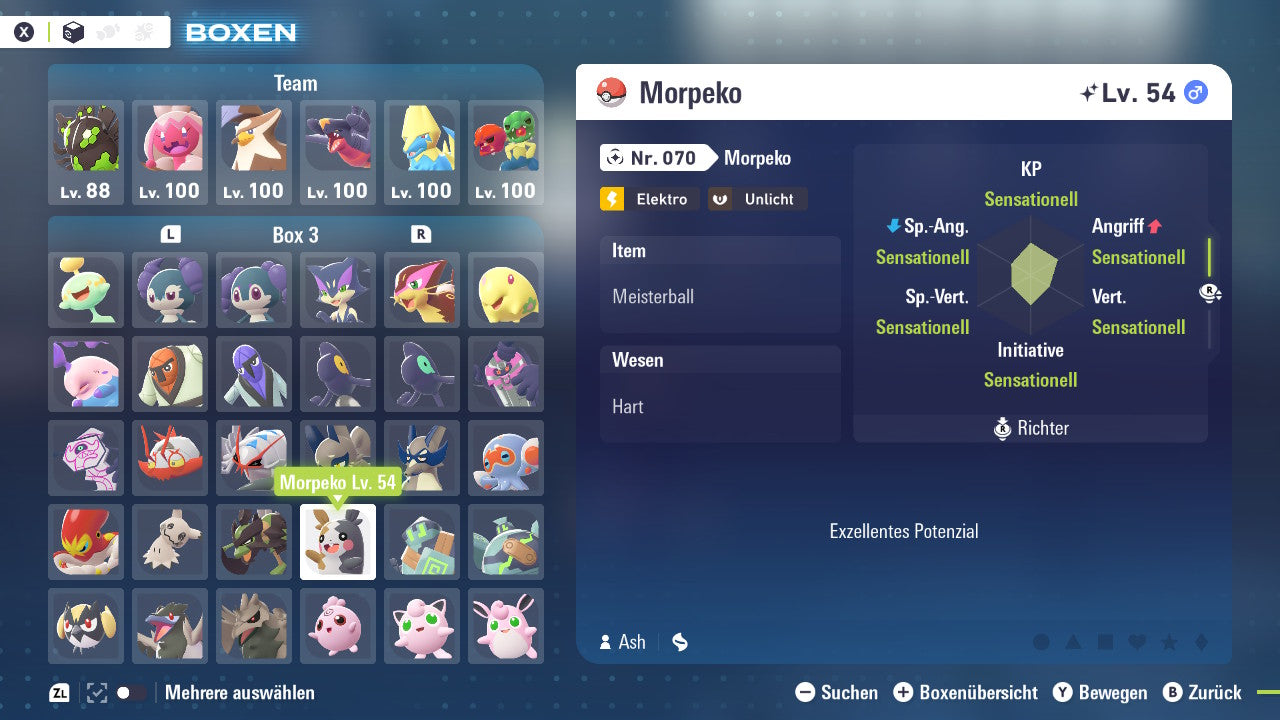Select the highlighted Morpeko thumbnail in Box 3
The height and width of the screenshot is (720, 1280).
[337, 542]
